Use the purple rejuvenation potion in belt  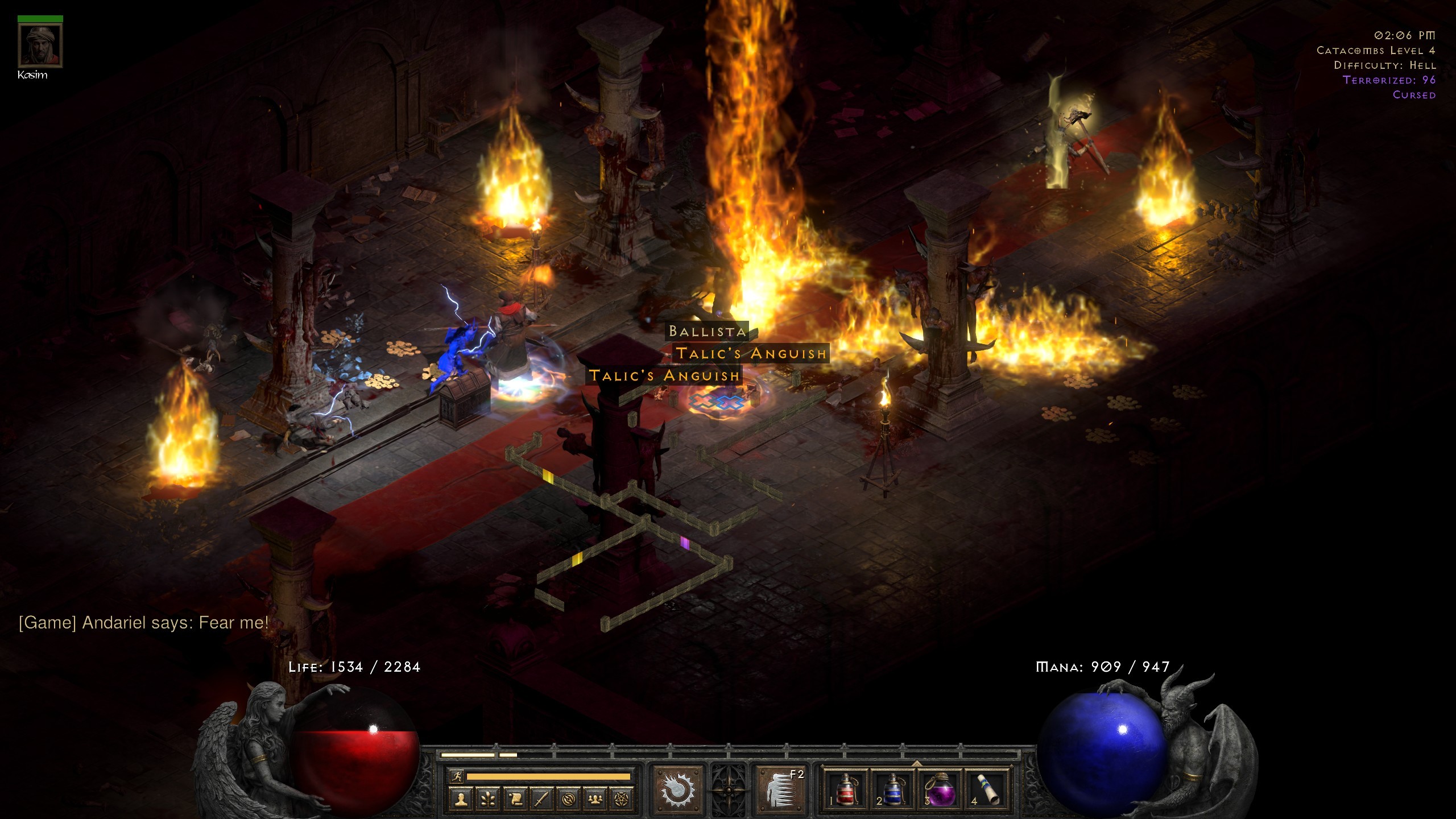940,790
